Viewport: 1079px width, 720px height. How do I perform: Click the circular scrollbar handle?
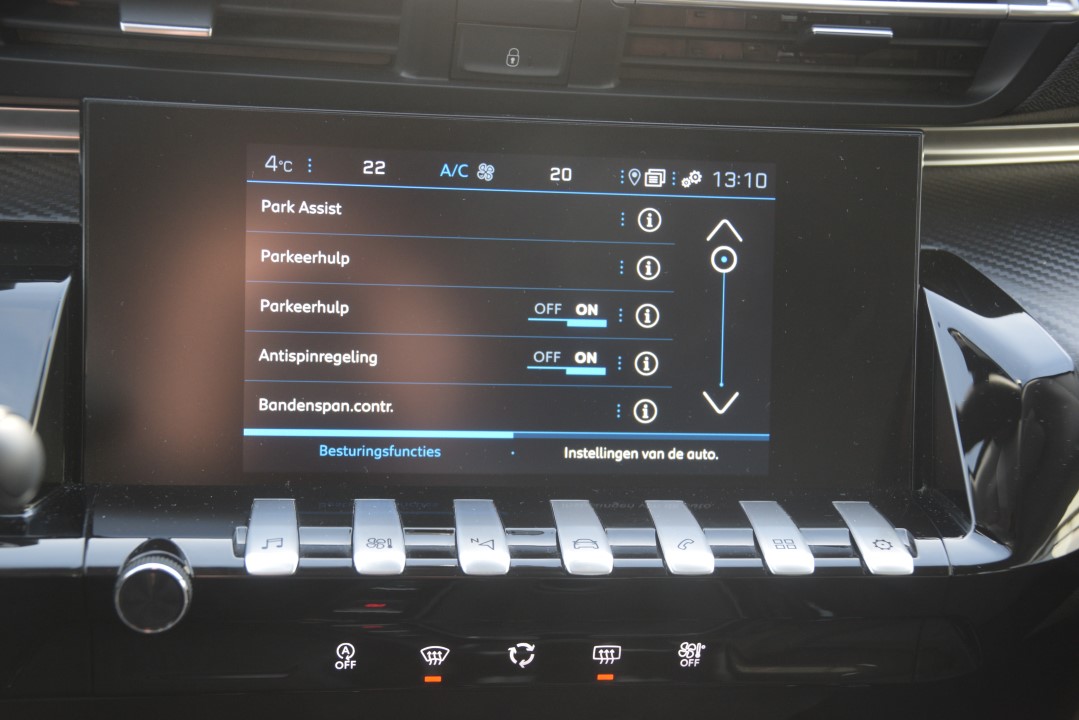tap(723, 261)
